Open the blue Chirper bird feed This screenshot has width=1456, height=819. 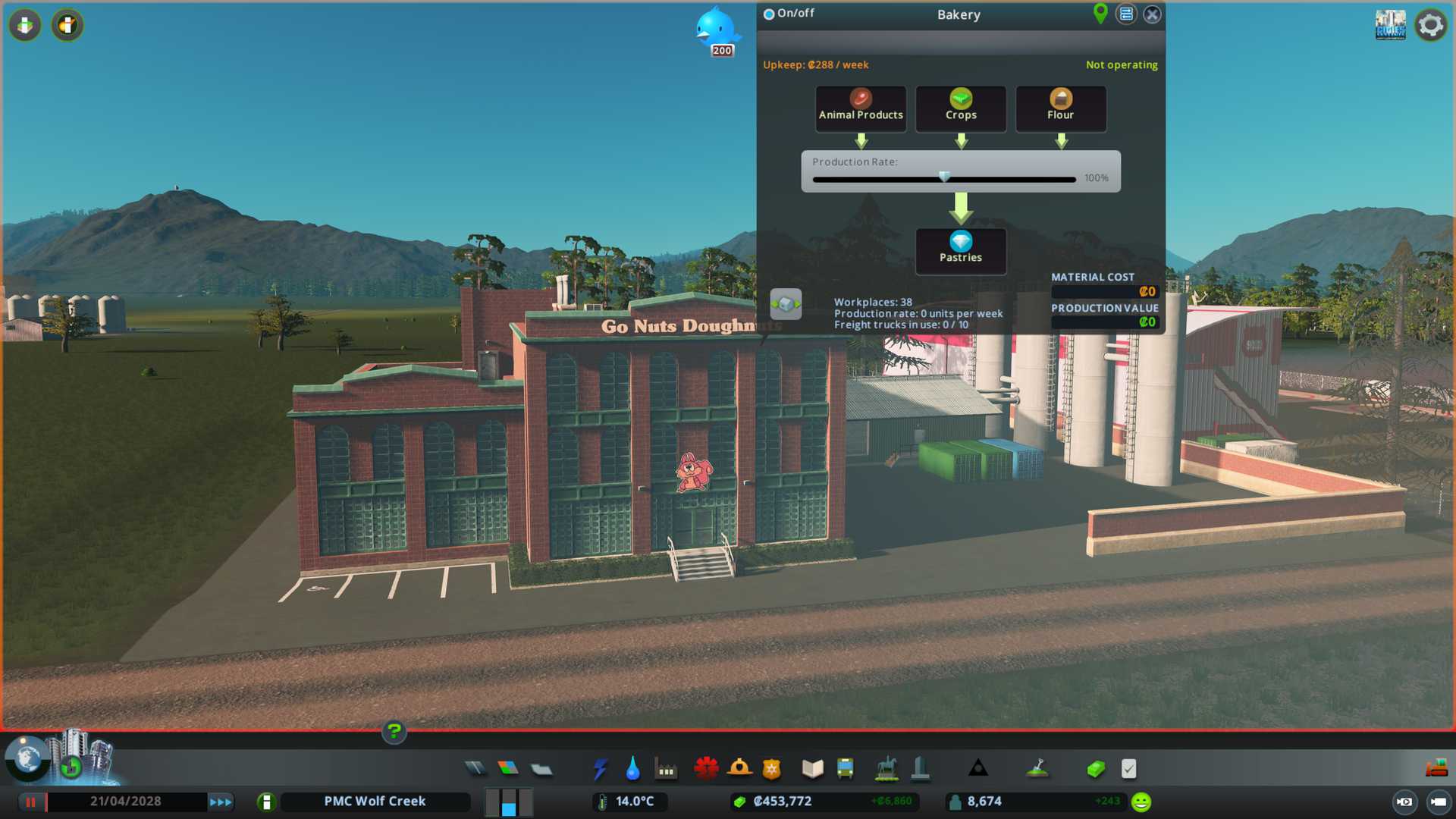pos(715,29)
